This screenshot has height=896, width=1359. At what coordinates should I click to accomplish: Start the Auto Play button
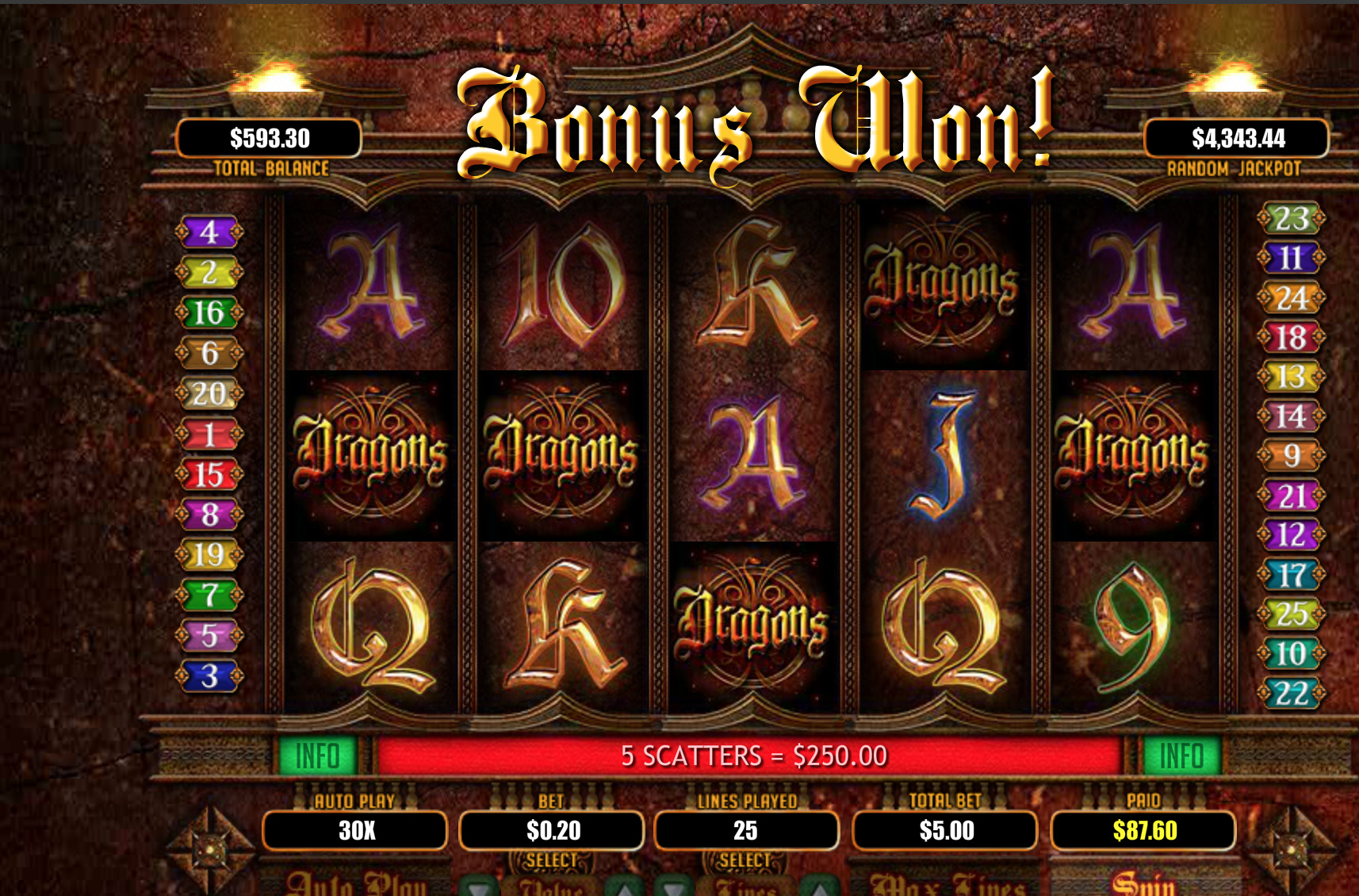[356, 883]
